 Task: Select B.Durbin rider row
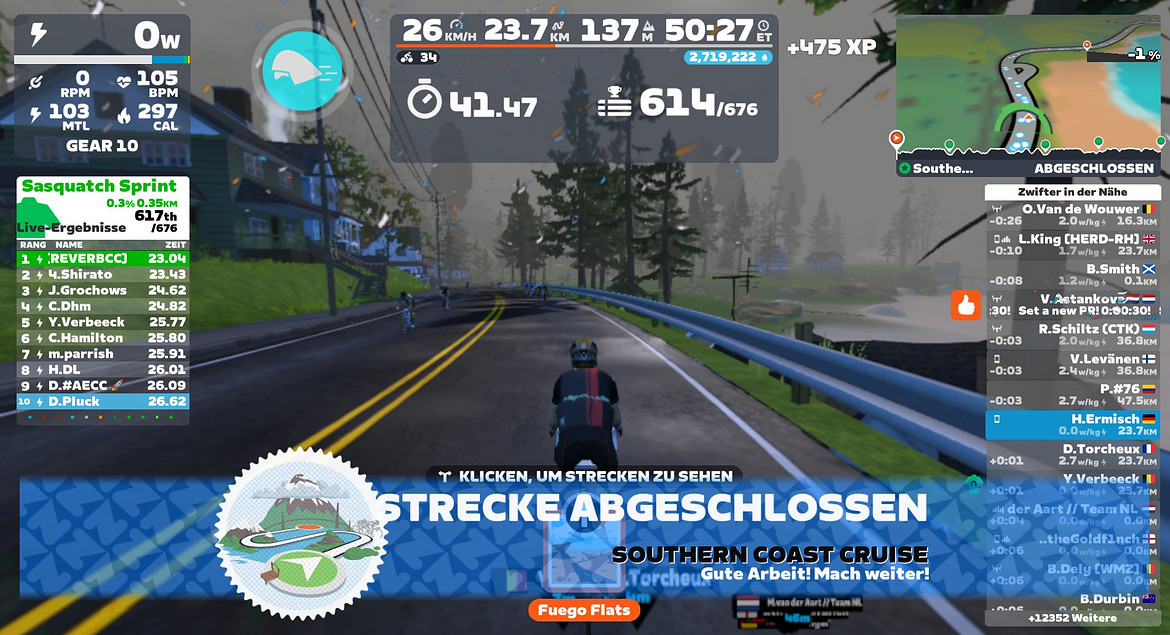pos(1073,602)
